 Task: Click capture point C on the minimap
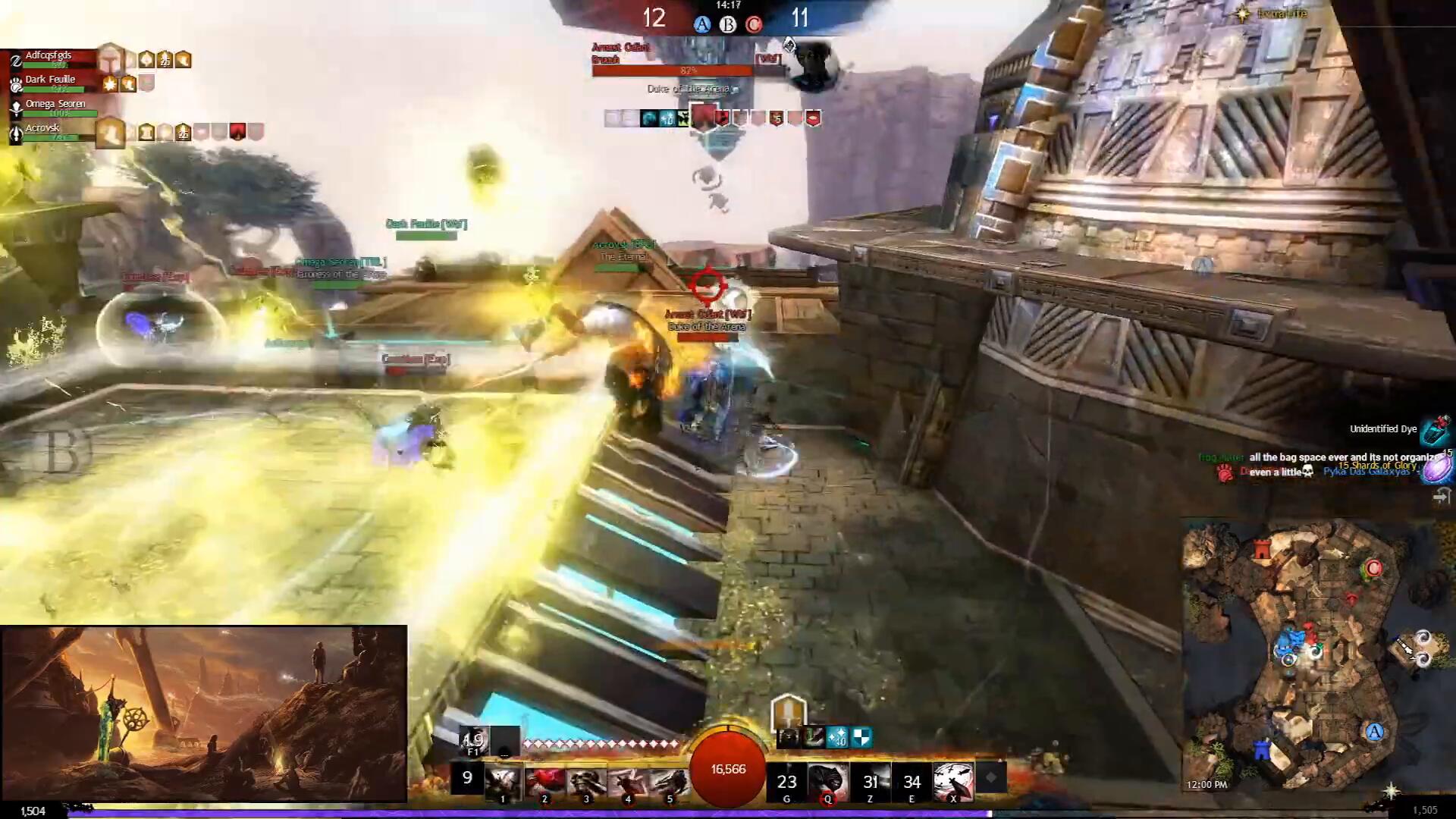pyautogui.click(x=1373, y=569)
